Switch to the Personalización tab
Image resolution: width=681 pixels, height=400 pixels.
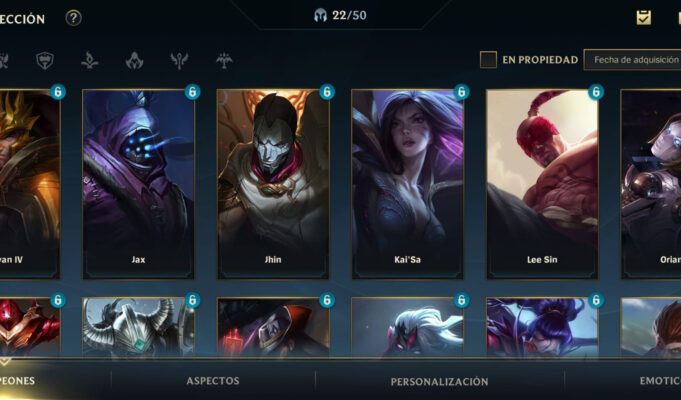click(x=439, y=381)
